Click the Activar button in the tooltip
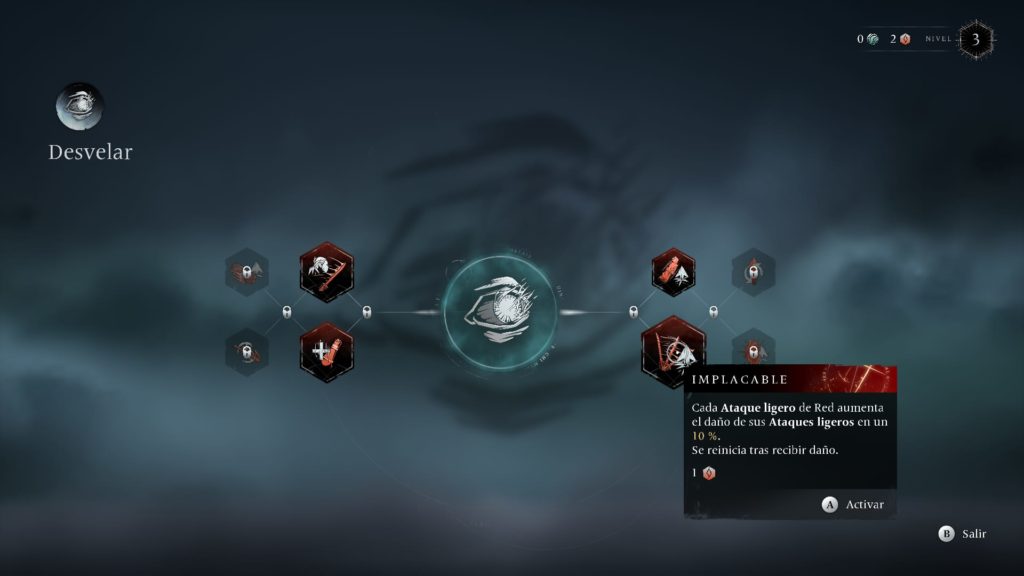 [x=853, y=505]
